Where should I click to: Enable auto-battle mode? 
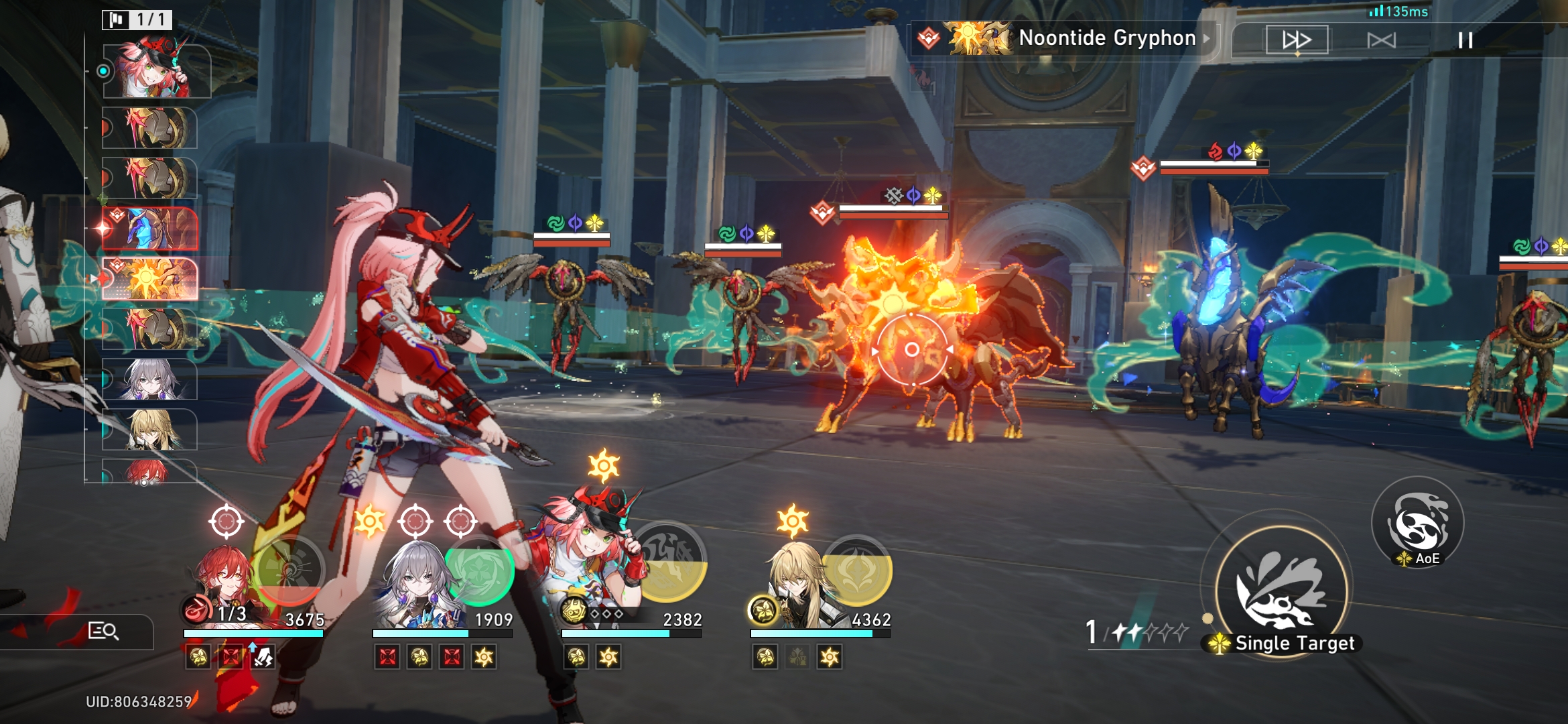[x=1383, y=40]
